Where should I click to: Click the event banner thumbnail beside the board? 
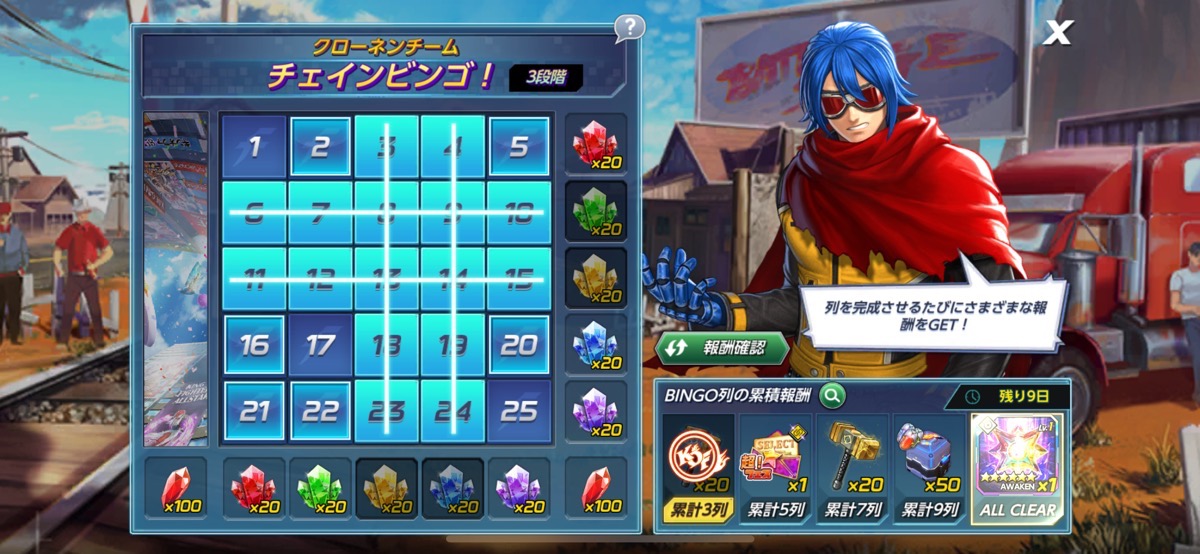(176, 280)
